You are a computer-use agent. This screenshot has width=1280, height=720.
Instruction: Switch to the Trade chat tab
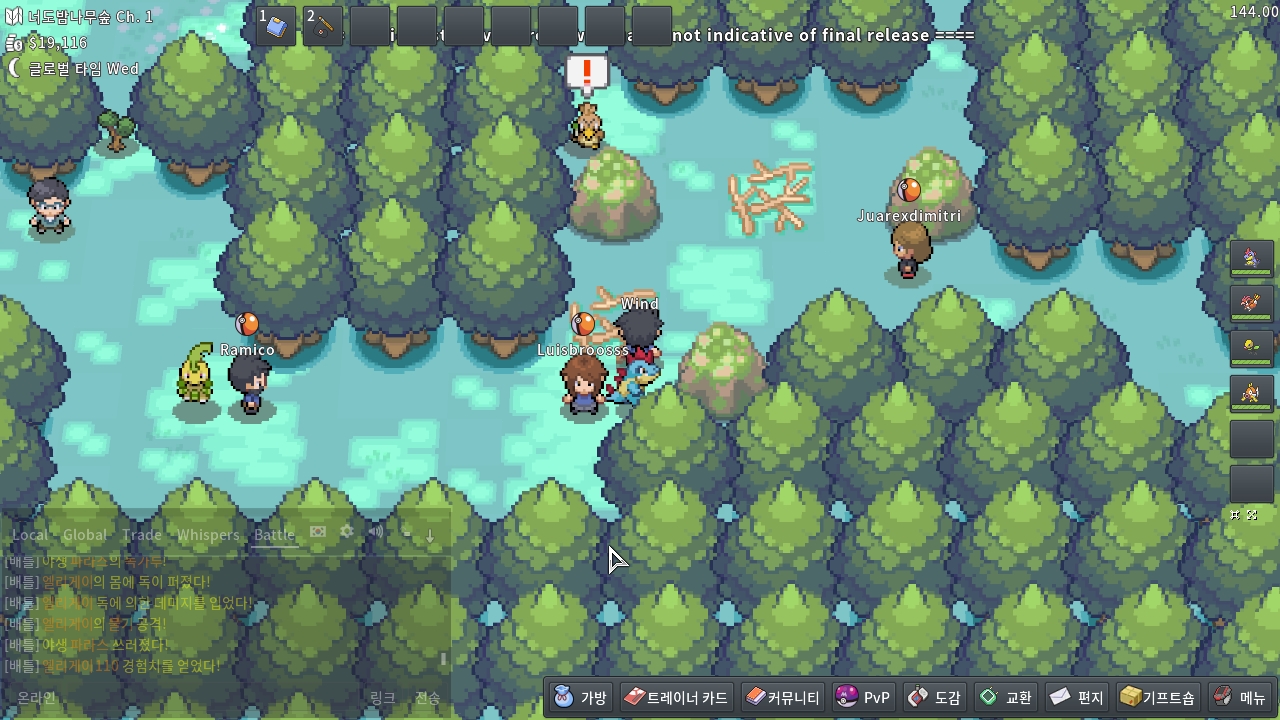click(x=141, y=535)
